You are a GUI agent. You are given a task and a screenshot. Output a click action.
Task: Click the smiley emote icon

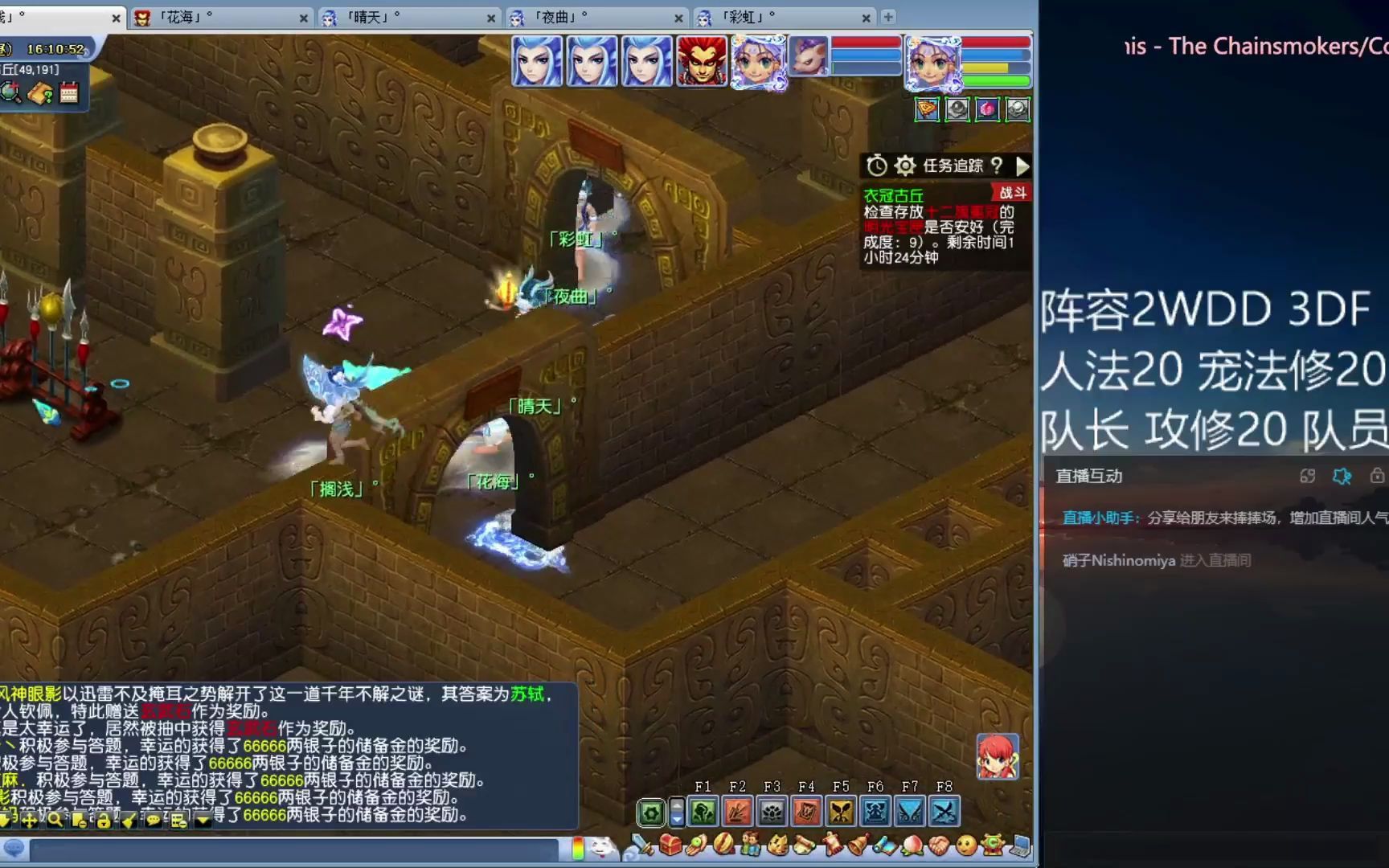click(x=966, y=845)
